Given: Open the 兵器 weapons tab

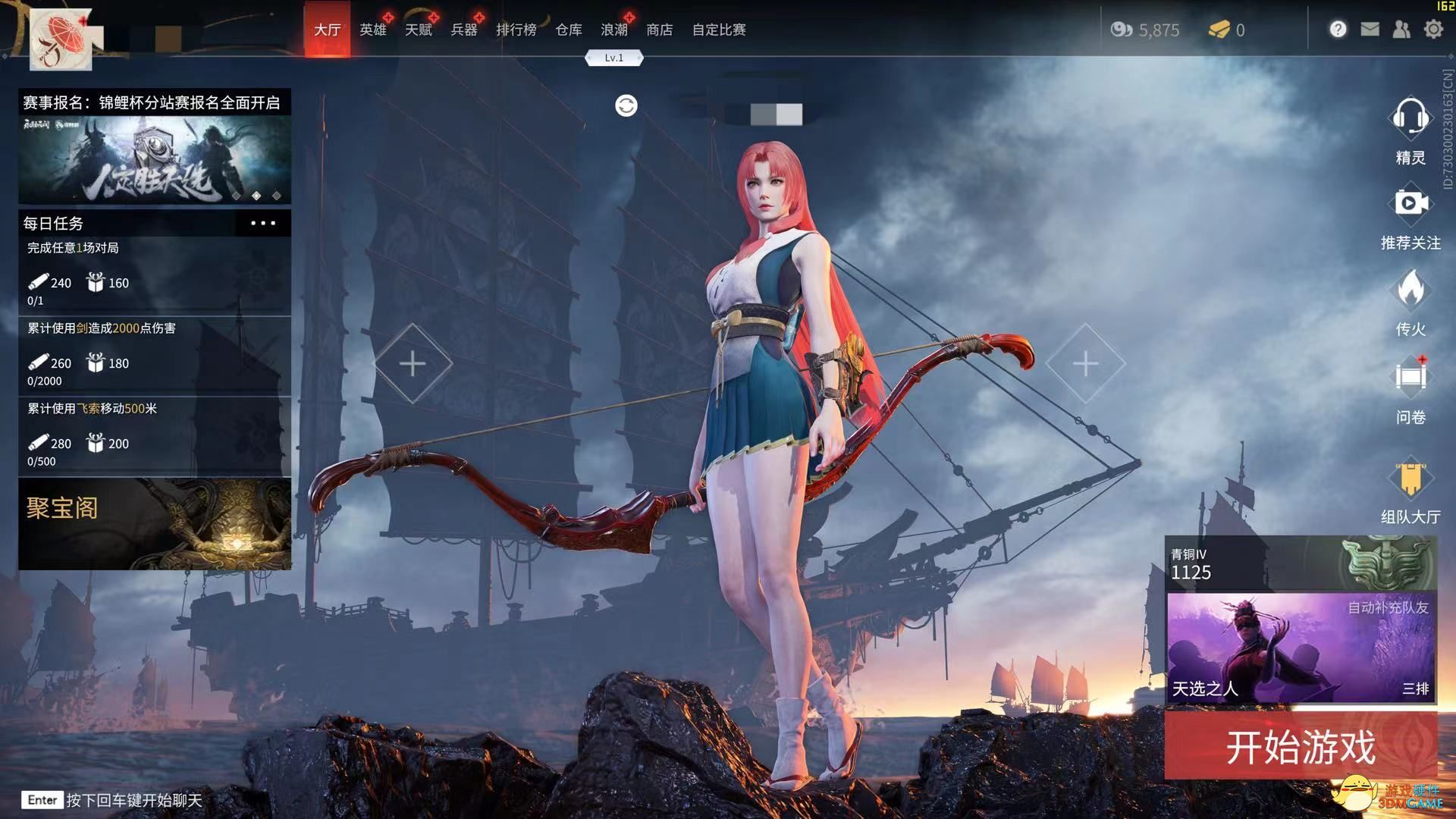Looking at the screenshot, I should (x=464, y=30).
